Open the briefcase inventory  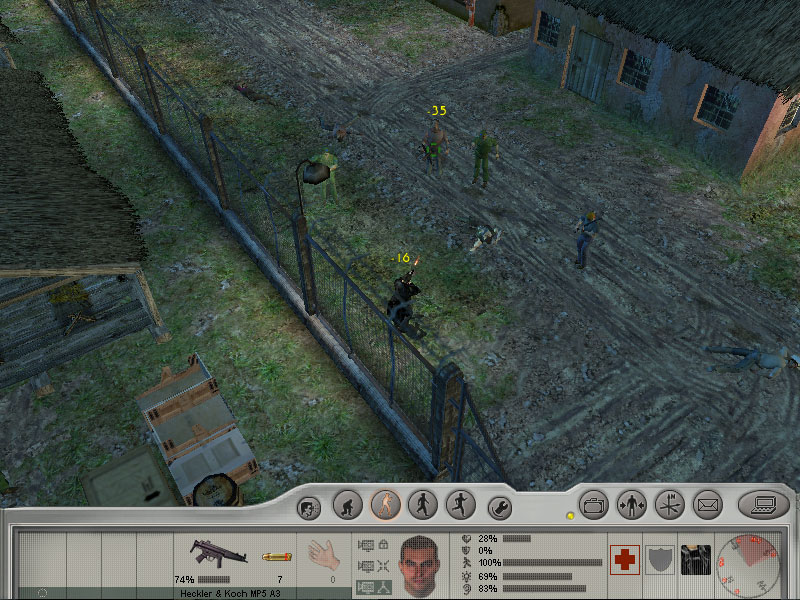(594, 505)
